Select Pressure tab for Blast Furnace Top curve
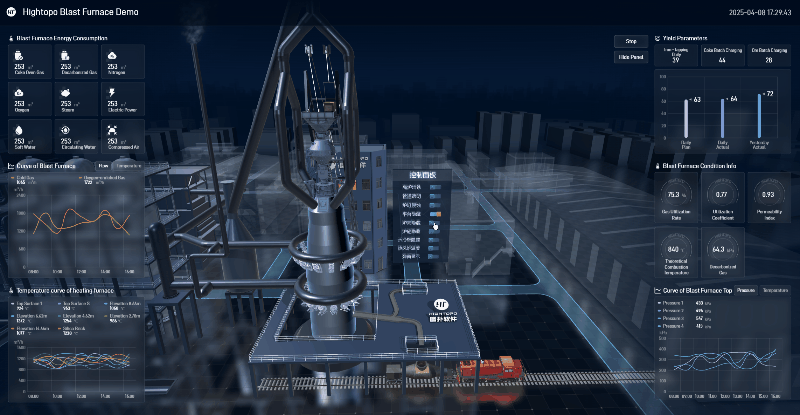Image resolution: width=800 pixels, height=415 pixels. [x=745, y=290]
